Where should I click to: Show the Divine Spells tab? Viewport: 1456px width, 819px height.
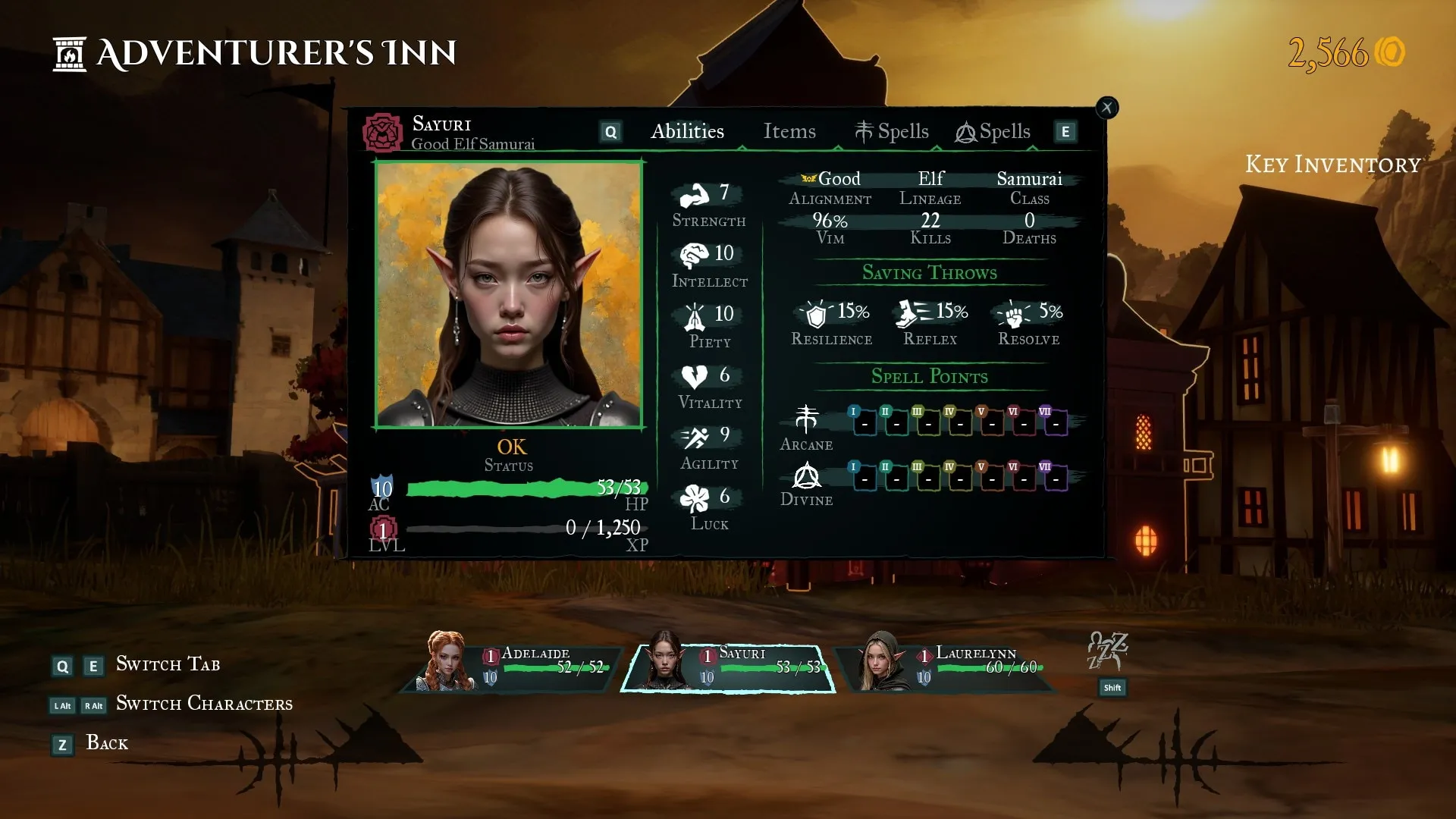993,132
